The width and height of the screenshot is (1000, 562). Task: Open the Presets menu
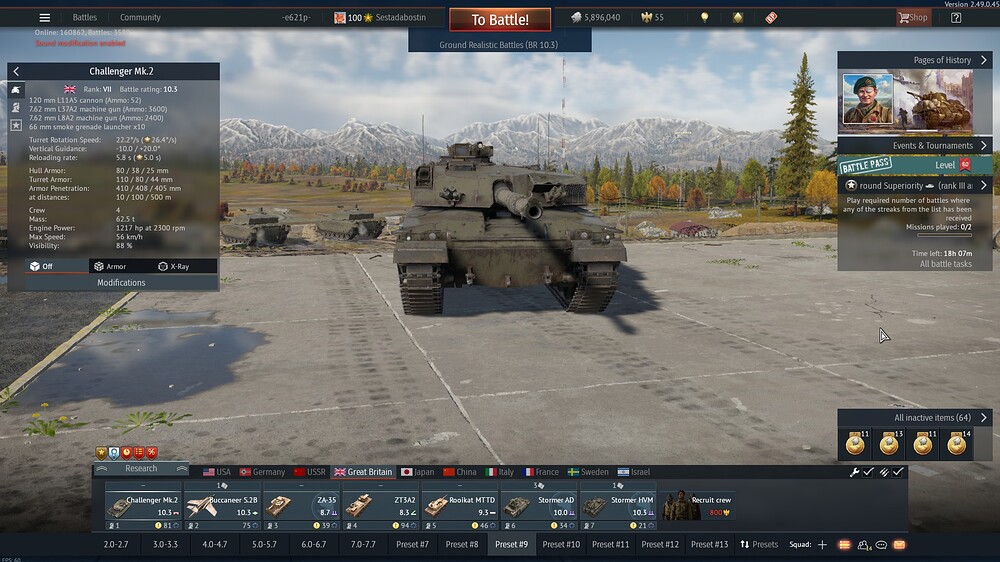[759, 544]
